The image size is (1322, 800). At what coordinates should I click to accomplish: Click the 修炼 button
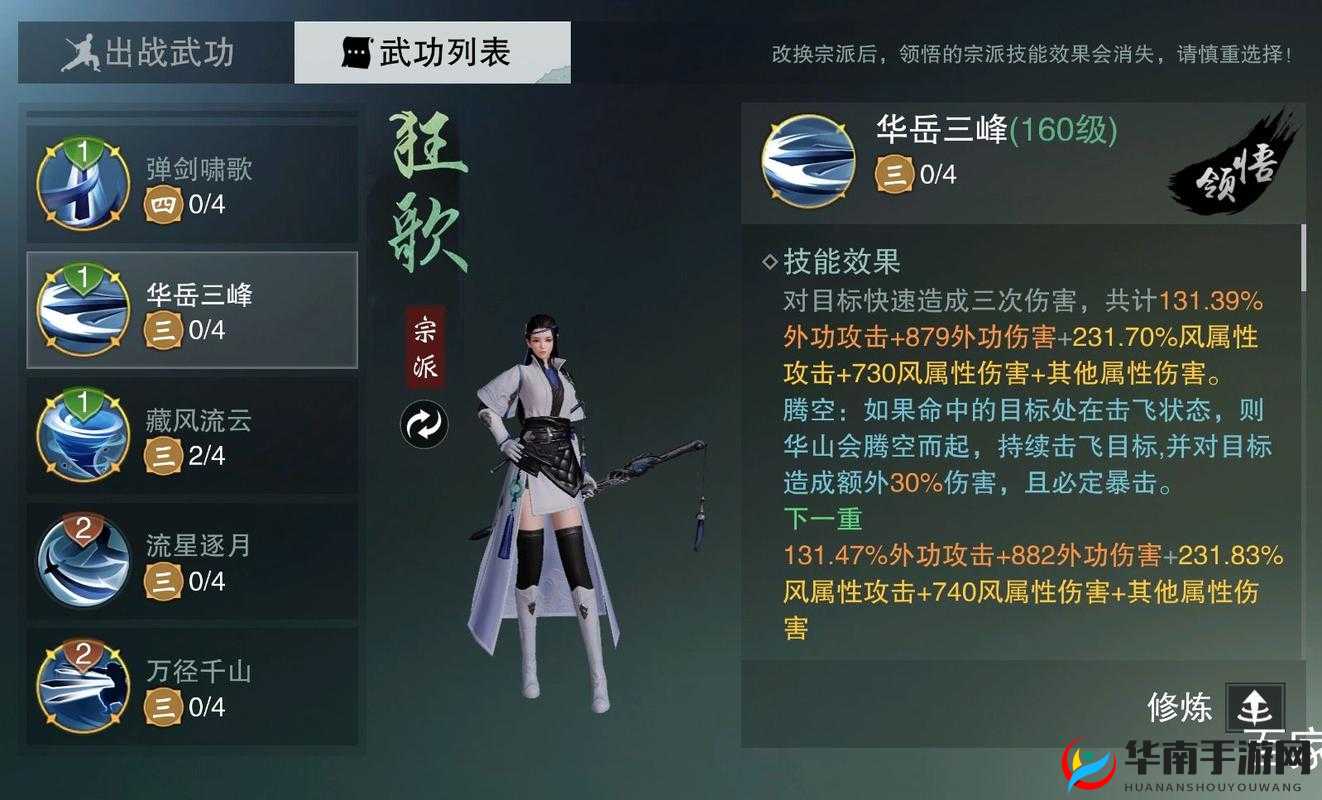[x=1182, y=706]
